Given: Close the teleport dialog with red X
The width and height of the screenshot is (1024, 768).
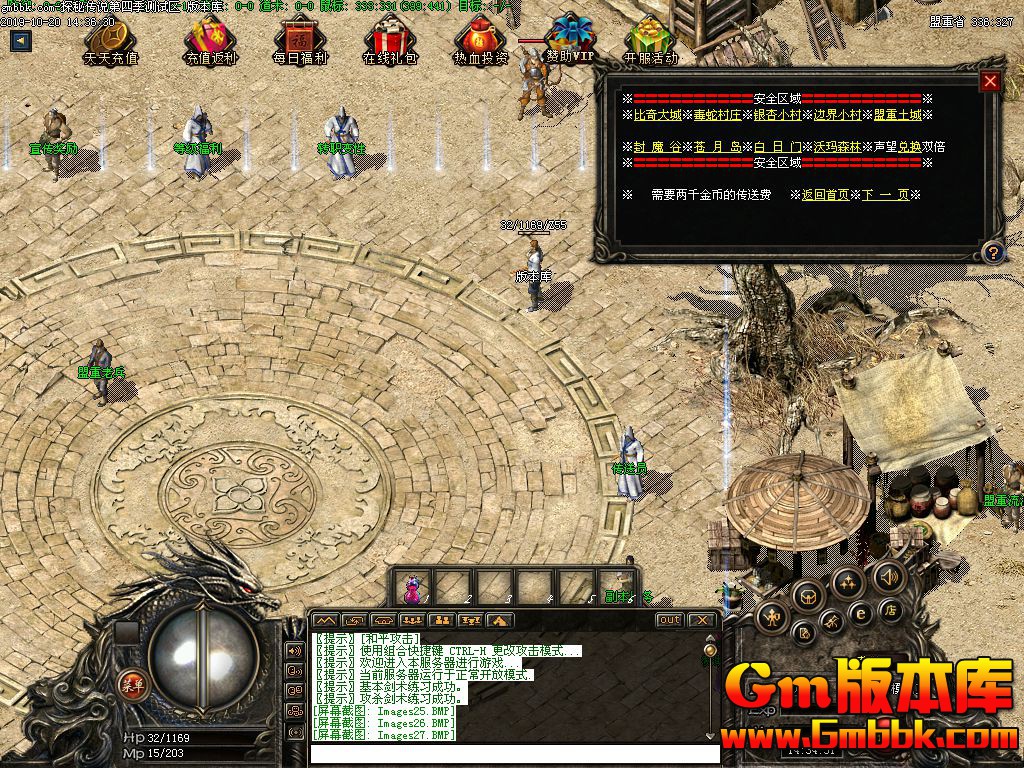Looking at the screenshot, I should coord(990,82).
